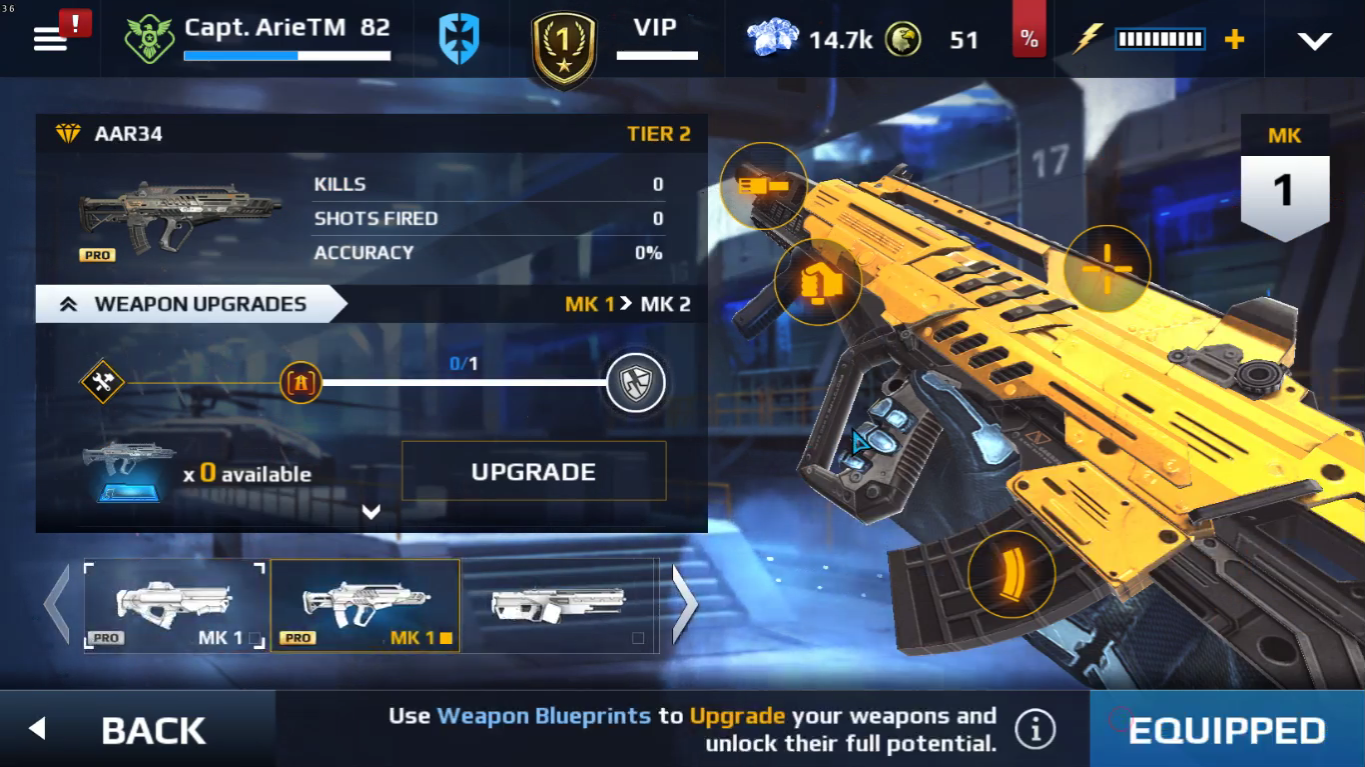This screenshot has width=1365, height=767.
Task: Select the highlighted AAR34 weapon thumbnail
Action: pyautogui.click(x=365, y=606)
